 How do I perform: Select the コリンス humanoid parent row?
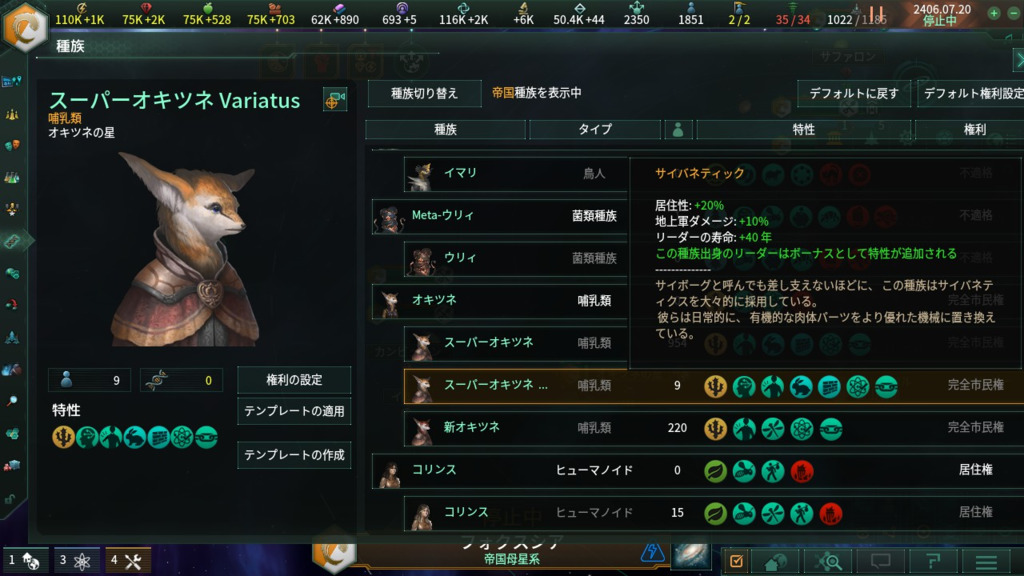(498, 470)
